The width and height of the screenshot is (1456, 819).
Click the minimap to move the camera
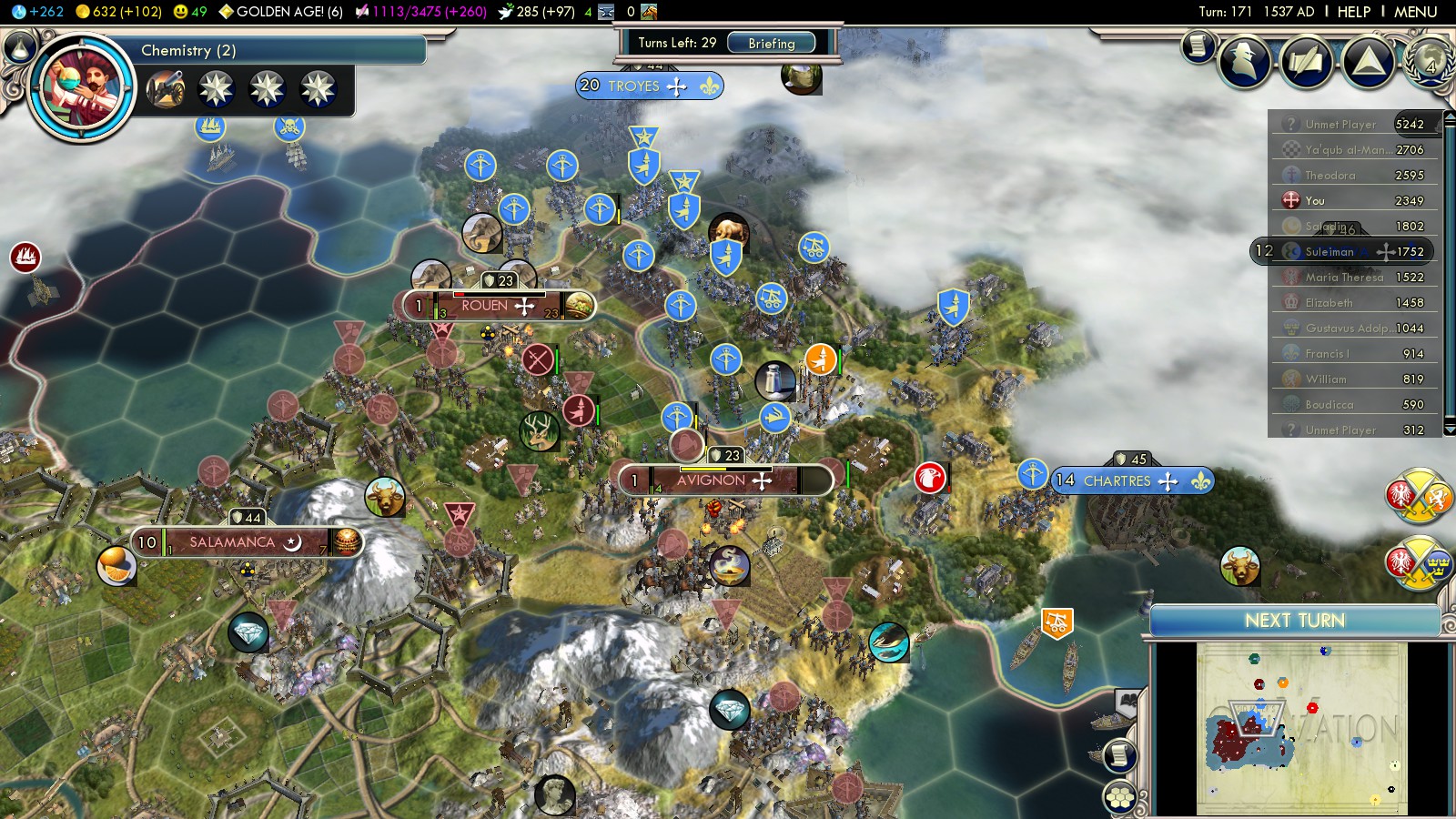click(x=1301, y=728)
